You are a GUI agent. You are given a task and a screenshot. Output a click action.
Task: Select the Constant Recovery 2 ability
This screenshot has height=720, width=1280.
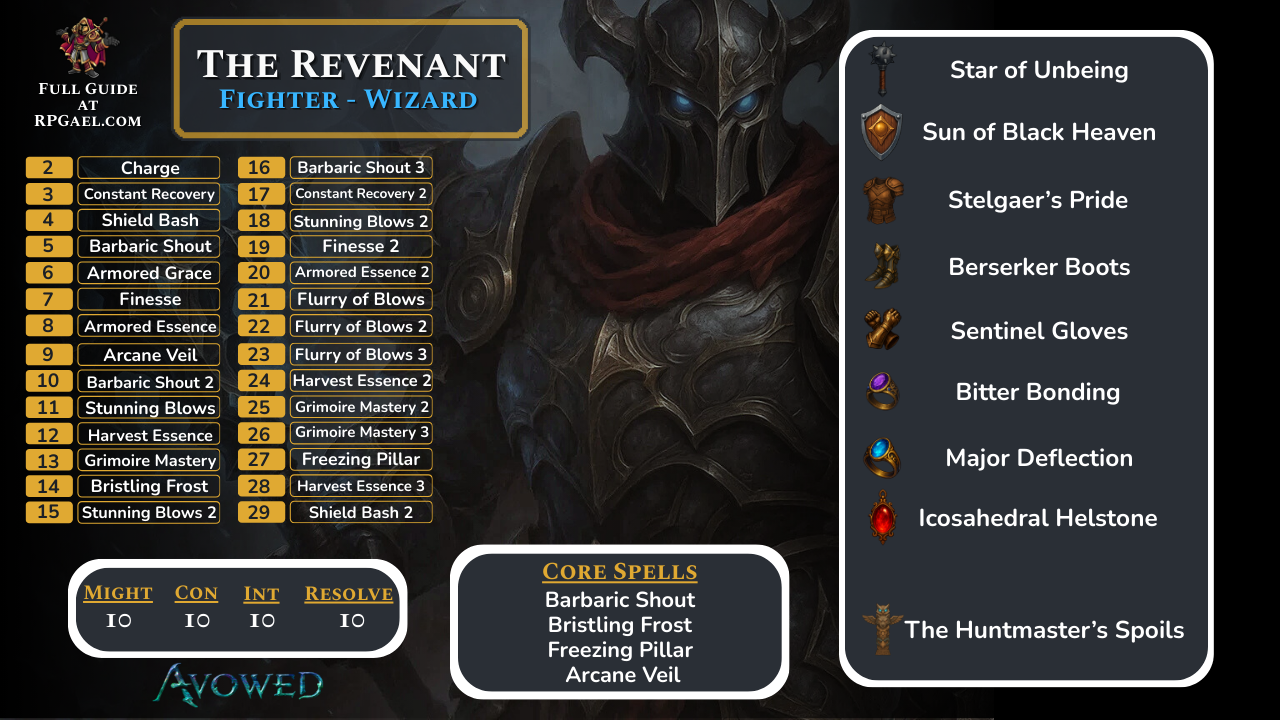tap(360, 194)
